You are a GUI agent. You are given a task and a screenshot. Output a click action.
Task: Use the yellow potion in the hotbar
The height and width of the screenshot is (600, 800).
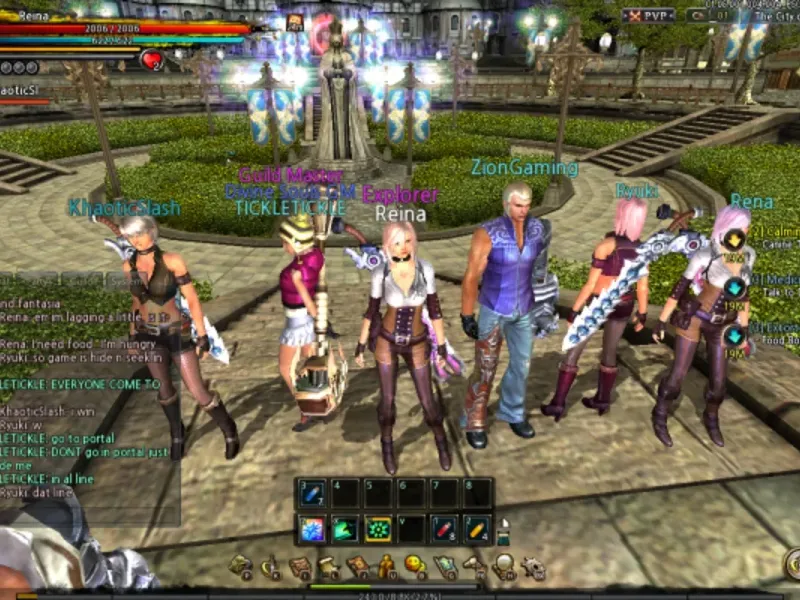click(x=477, y=528)
